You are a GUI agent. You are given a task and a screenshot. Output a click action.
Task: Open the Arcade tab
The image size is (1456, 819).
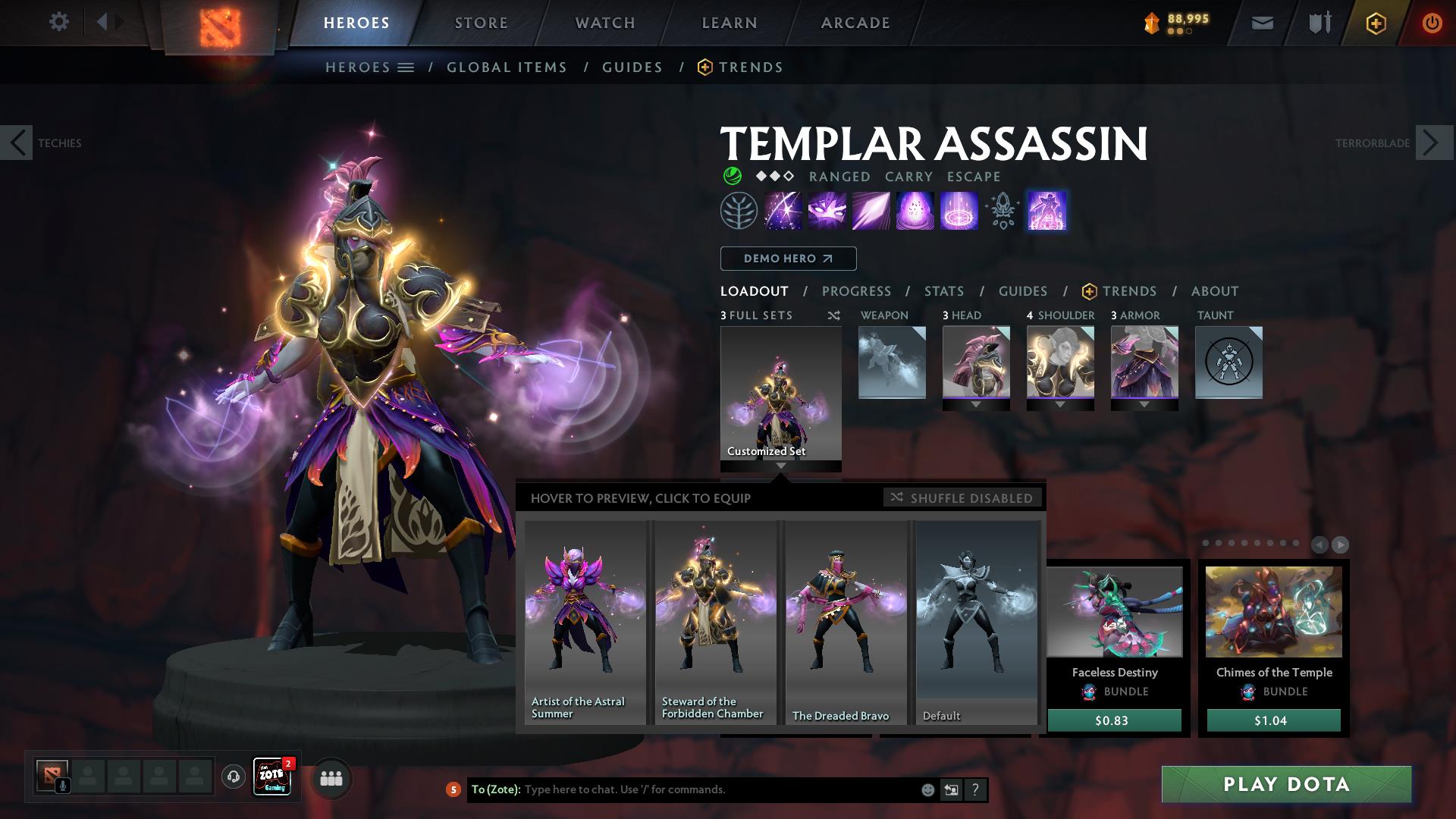(x=855, y=23)
